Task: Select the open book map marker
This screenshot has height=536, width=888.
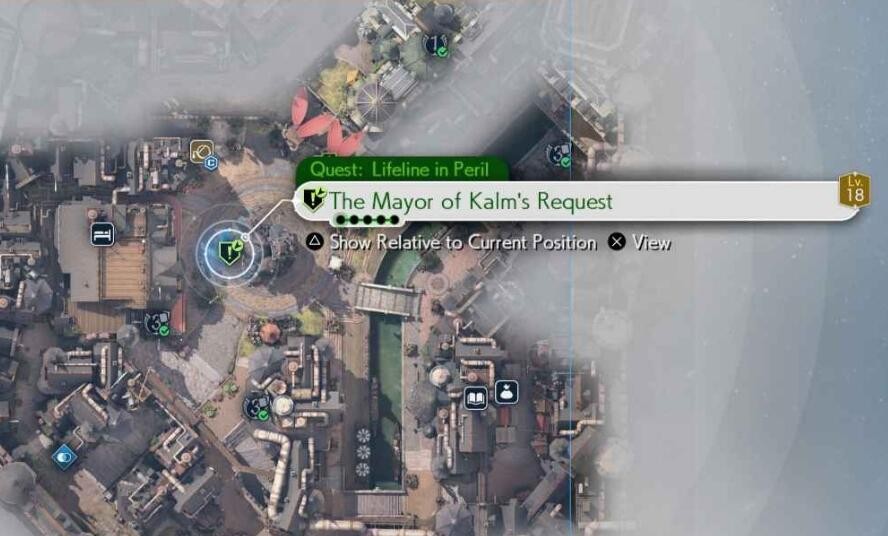Action: [x=476, y=396]
